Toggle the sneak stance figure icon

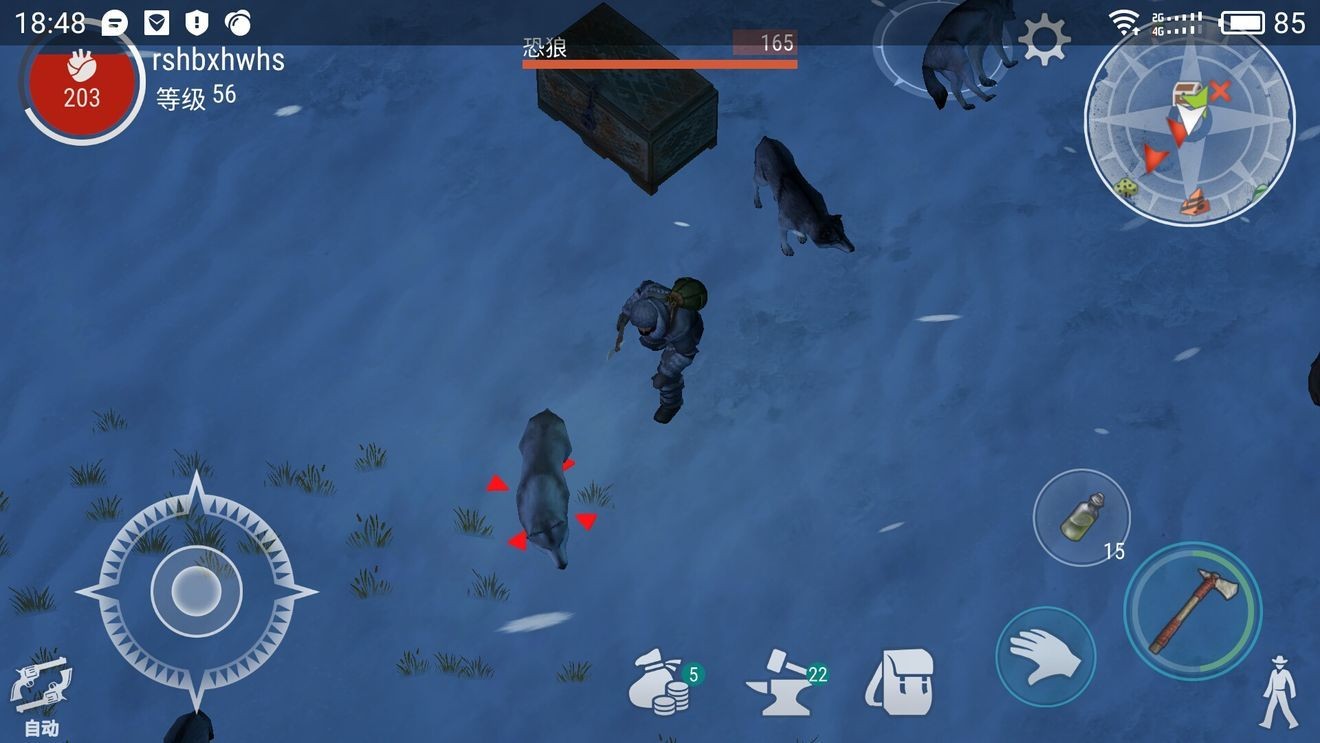click(1278, 692)
